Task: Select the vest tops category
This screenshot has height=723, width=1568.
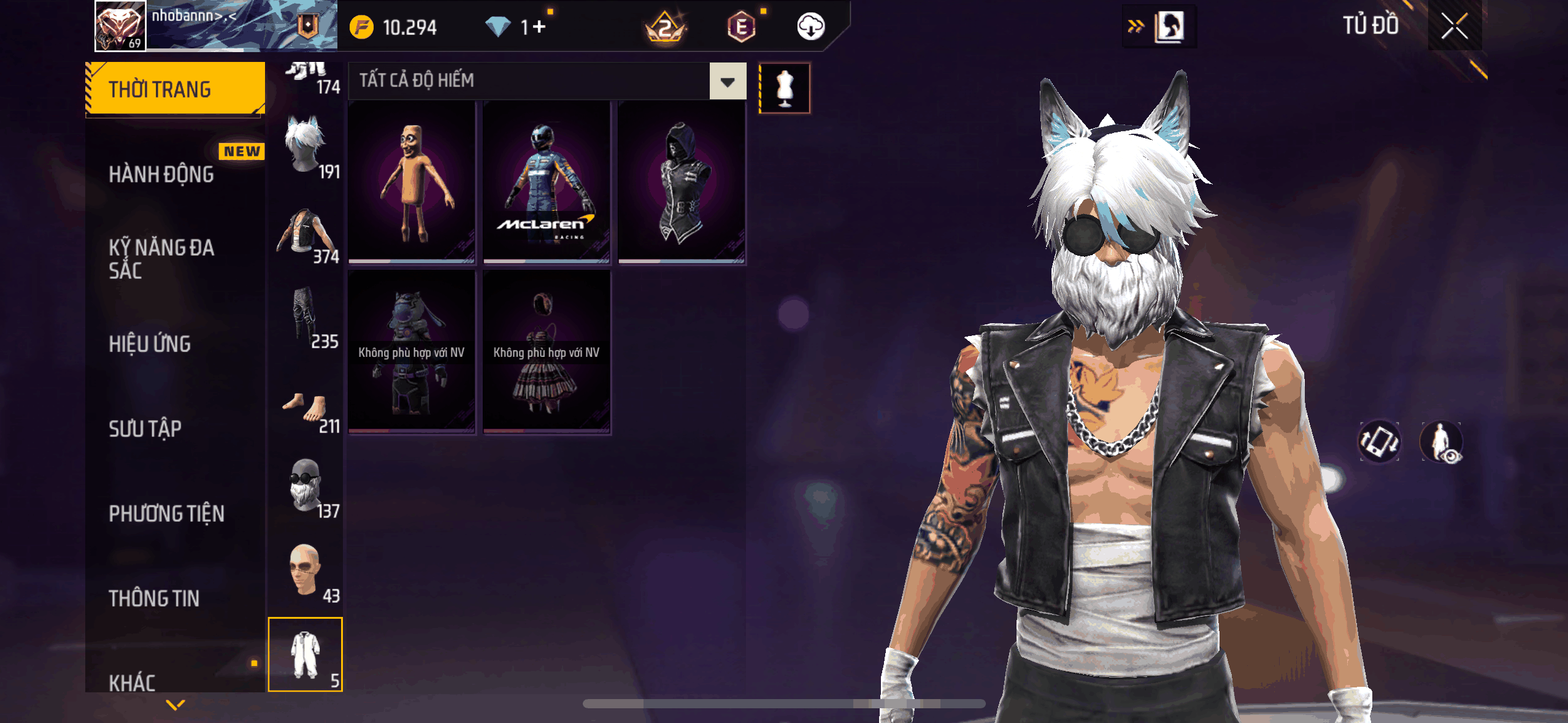Action: pyautogui.click(x=306, y=233)
